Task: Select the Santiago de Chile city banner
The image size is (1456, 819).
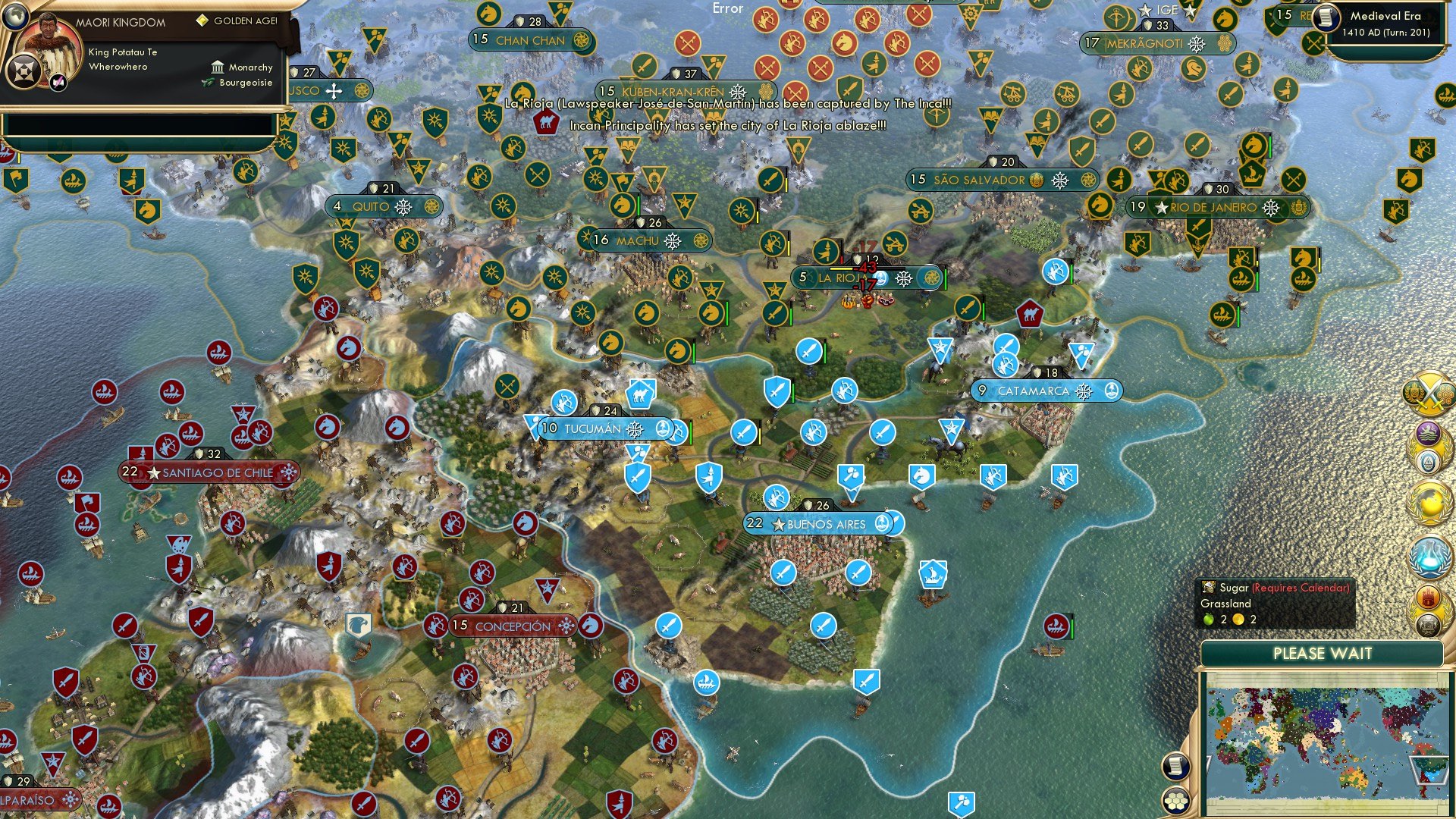Action: [x=209, y=472]
